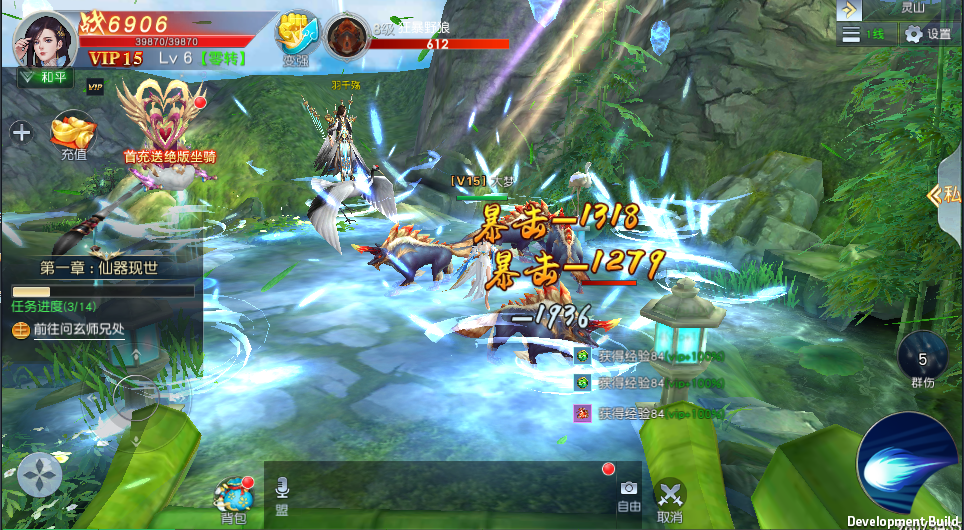The image size is (964, 530).
Task: Follow the quest link 前往问玄师兄处
Action: coord(78,329)
